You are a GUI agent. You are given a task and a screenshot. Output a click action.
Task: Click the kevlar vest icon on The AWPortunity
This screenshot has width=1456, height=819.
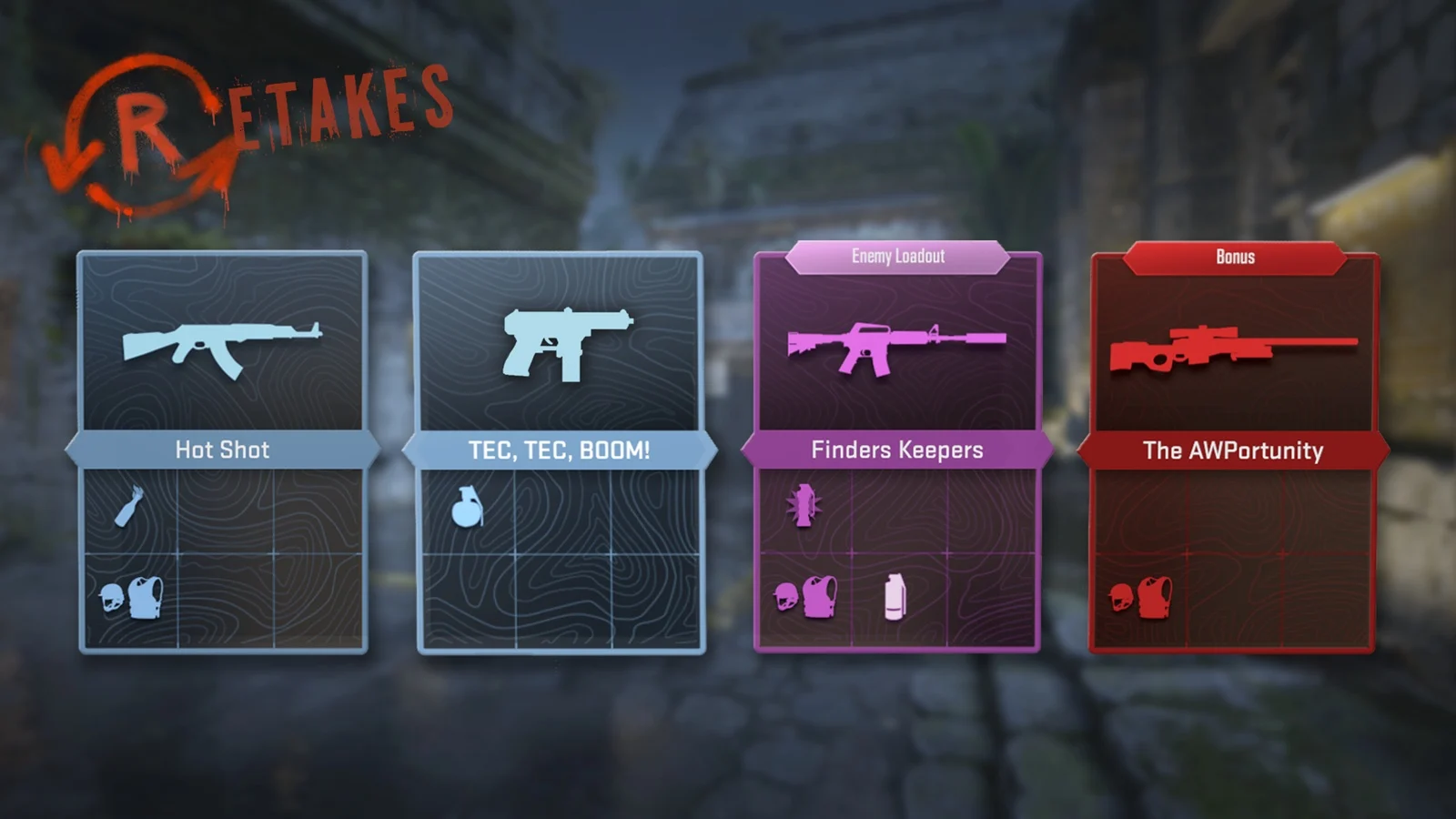click(x=1155, y=596)
